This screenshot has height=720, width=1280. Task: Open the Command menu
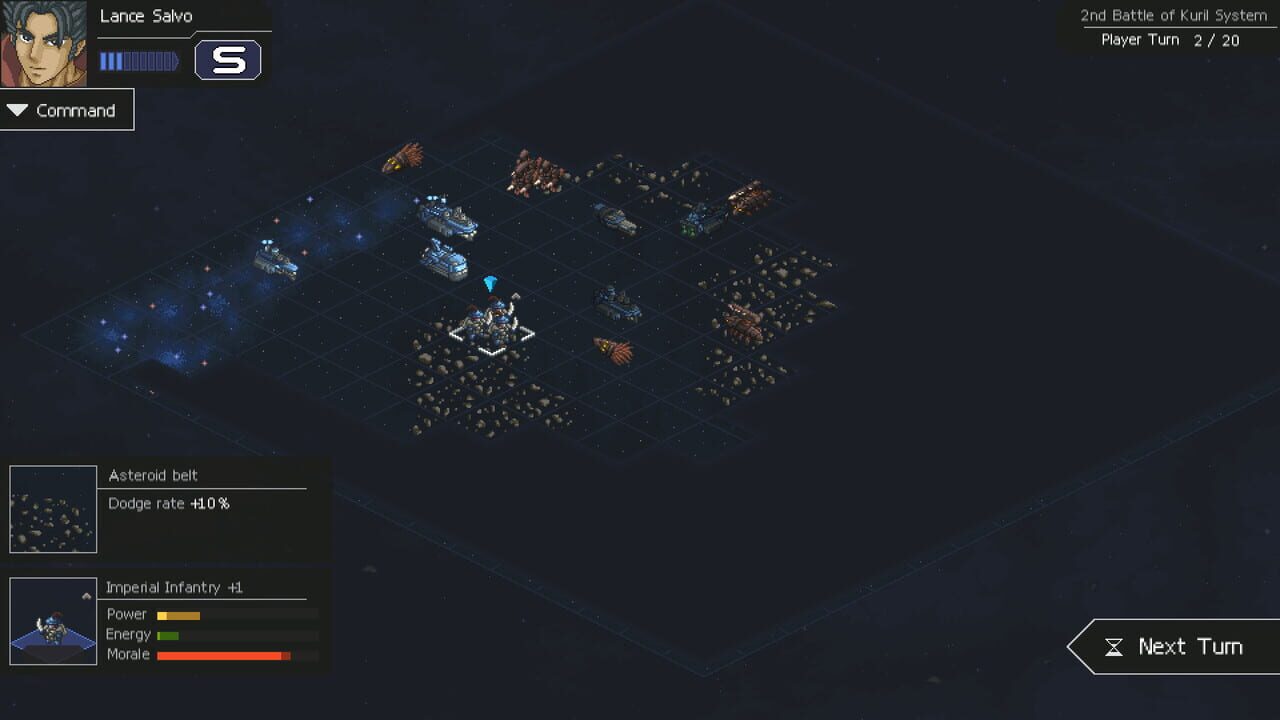[67, 110]
